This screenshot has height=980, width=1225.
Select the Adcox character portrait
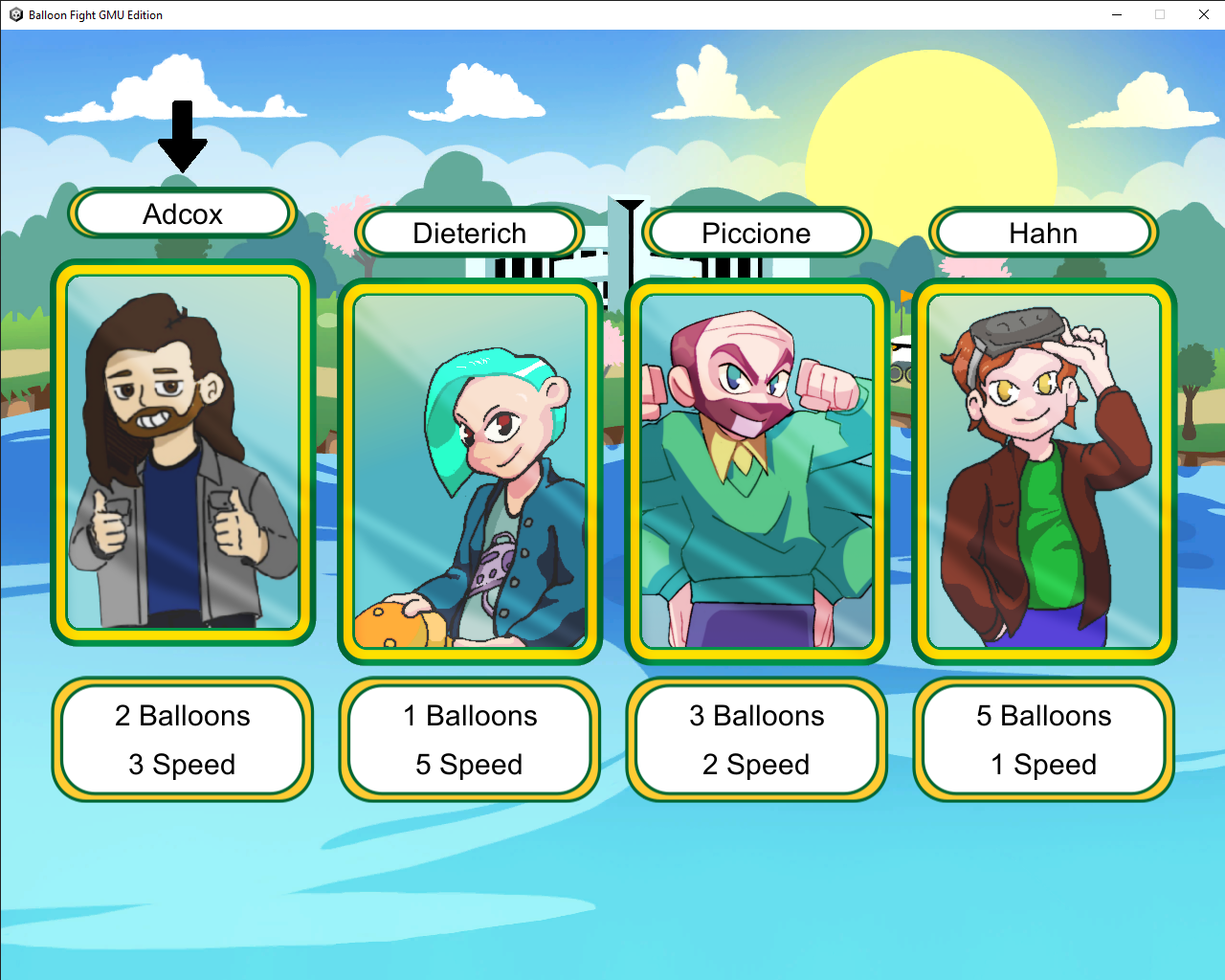pyautogui.click(x=183, y=453)
